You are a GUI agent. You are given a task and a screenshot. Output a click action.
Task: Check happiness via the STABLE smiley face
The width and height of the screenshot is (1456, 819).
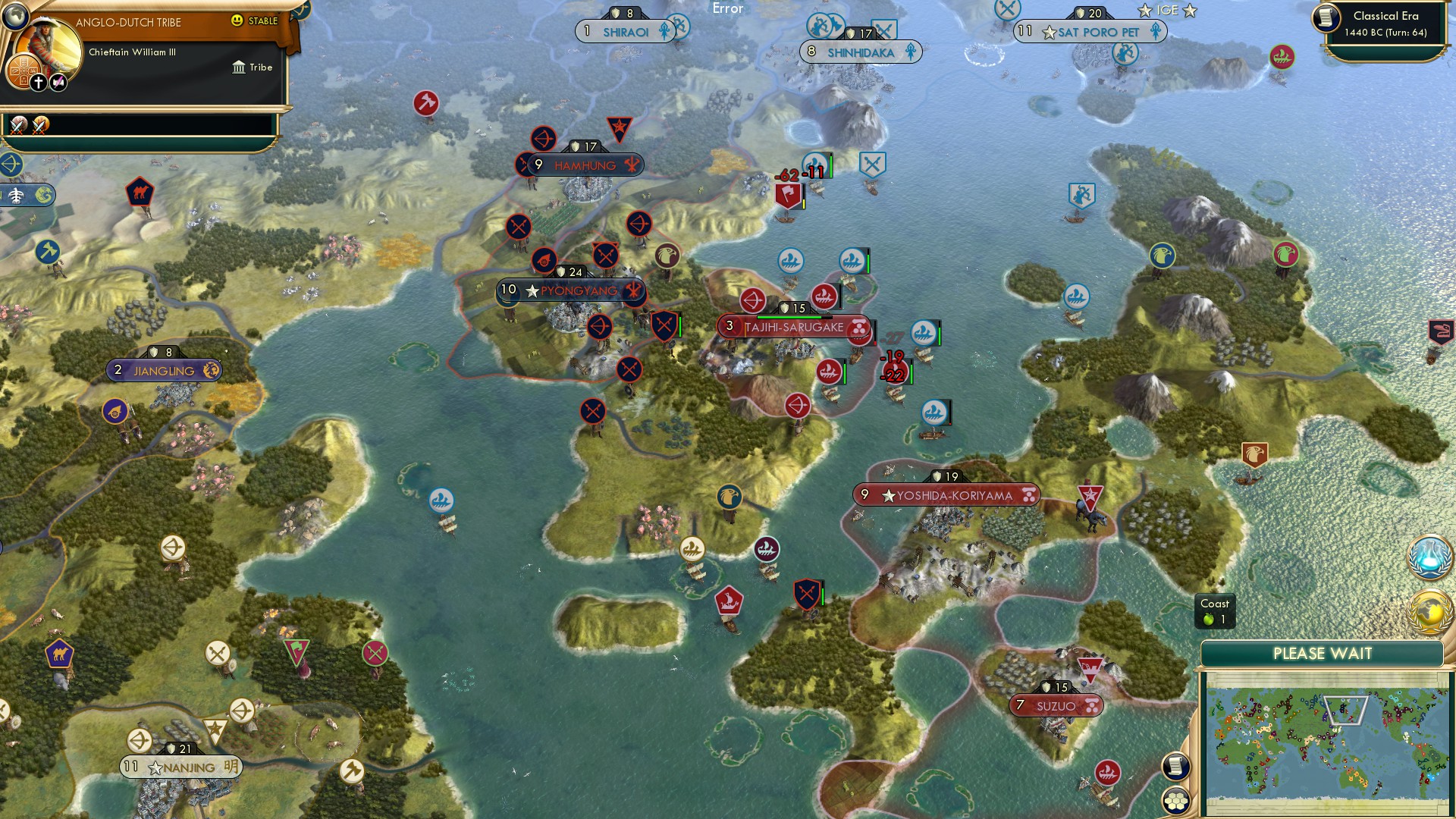point(237,20)
